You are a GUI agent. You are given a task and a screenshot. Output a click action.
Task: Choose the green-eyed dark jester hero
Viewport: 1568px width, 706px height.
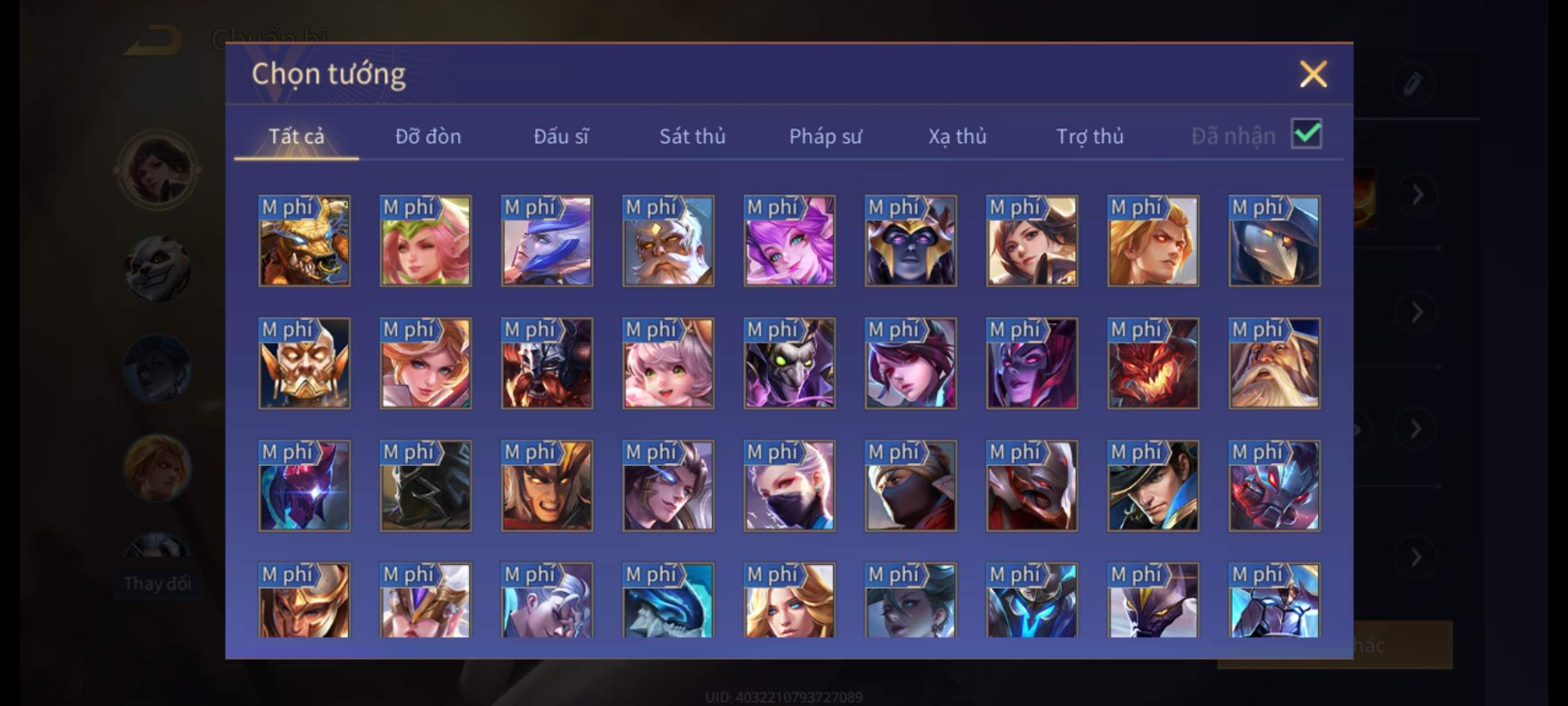pyautogui.click(x=789, y=363)
